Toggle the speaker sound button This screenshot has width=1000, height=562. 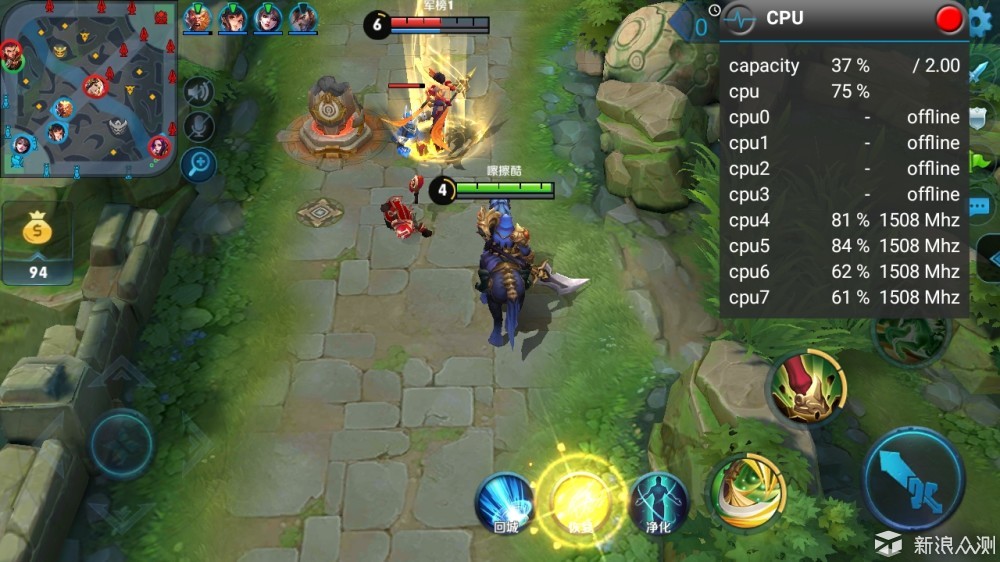coord(199,92)
